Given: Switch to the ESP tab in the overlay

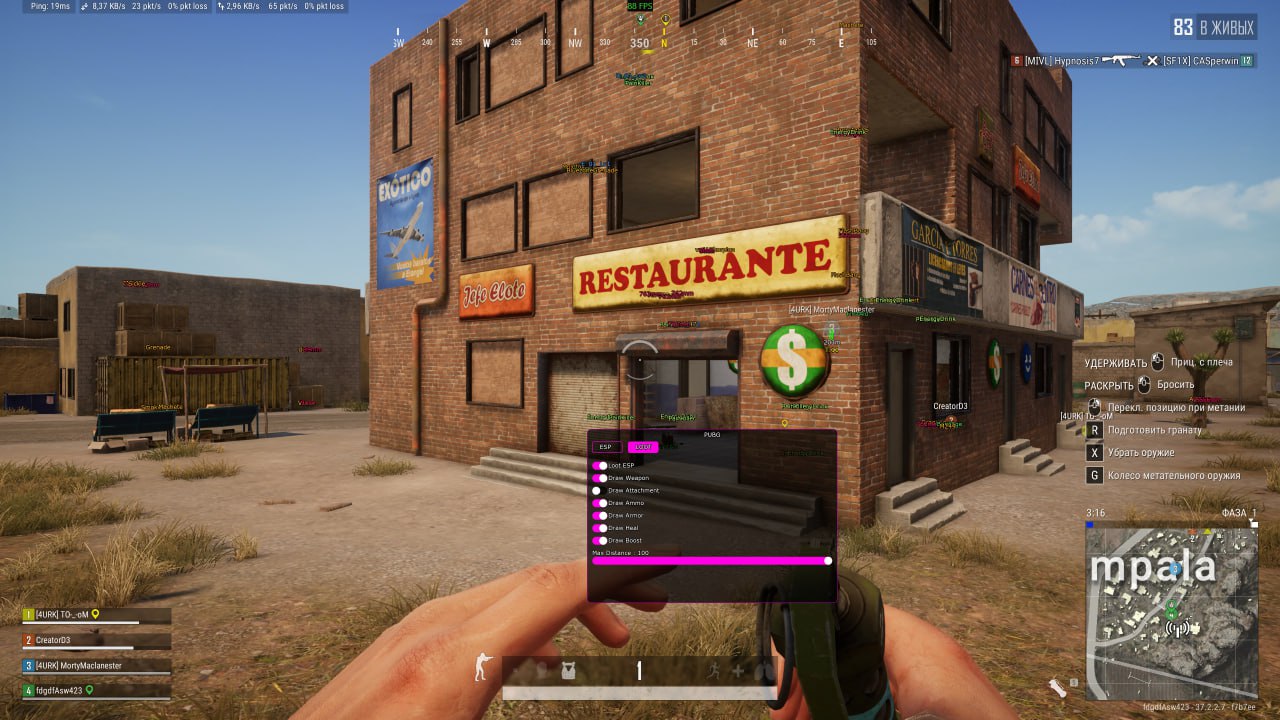Looking at the screenshot, I should point(607,447).
